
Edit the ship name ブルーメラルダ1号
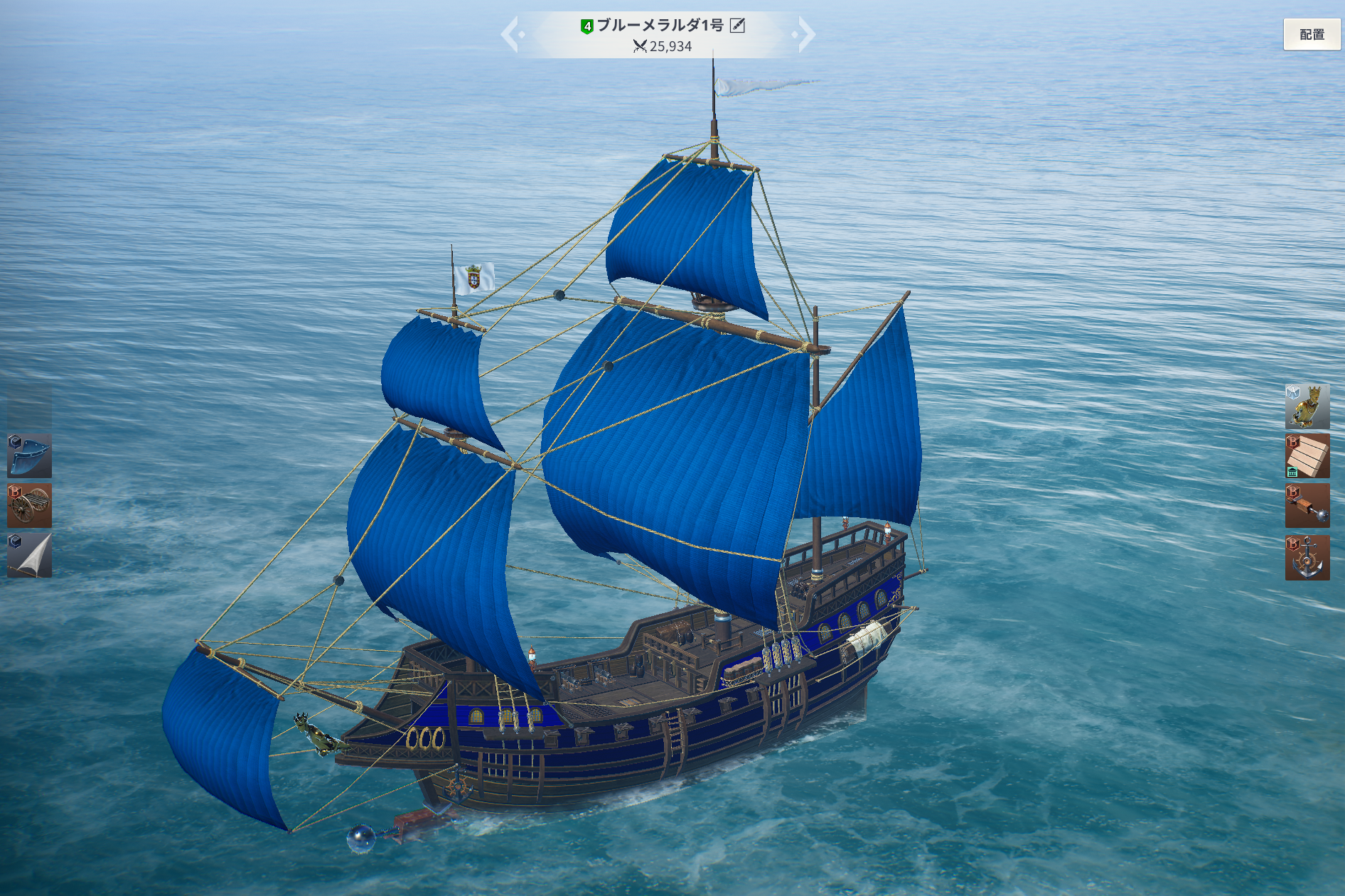tap(738, 26)
